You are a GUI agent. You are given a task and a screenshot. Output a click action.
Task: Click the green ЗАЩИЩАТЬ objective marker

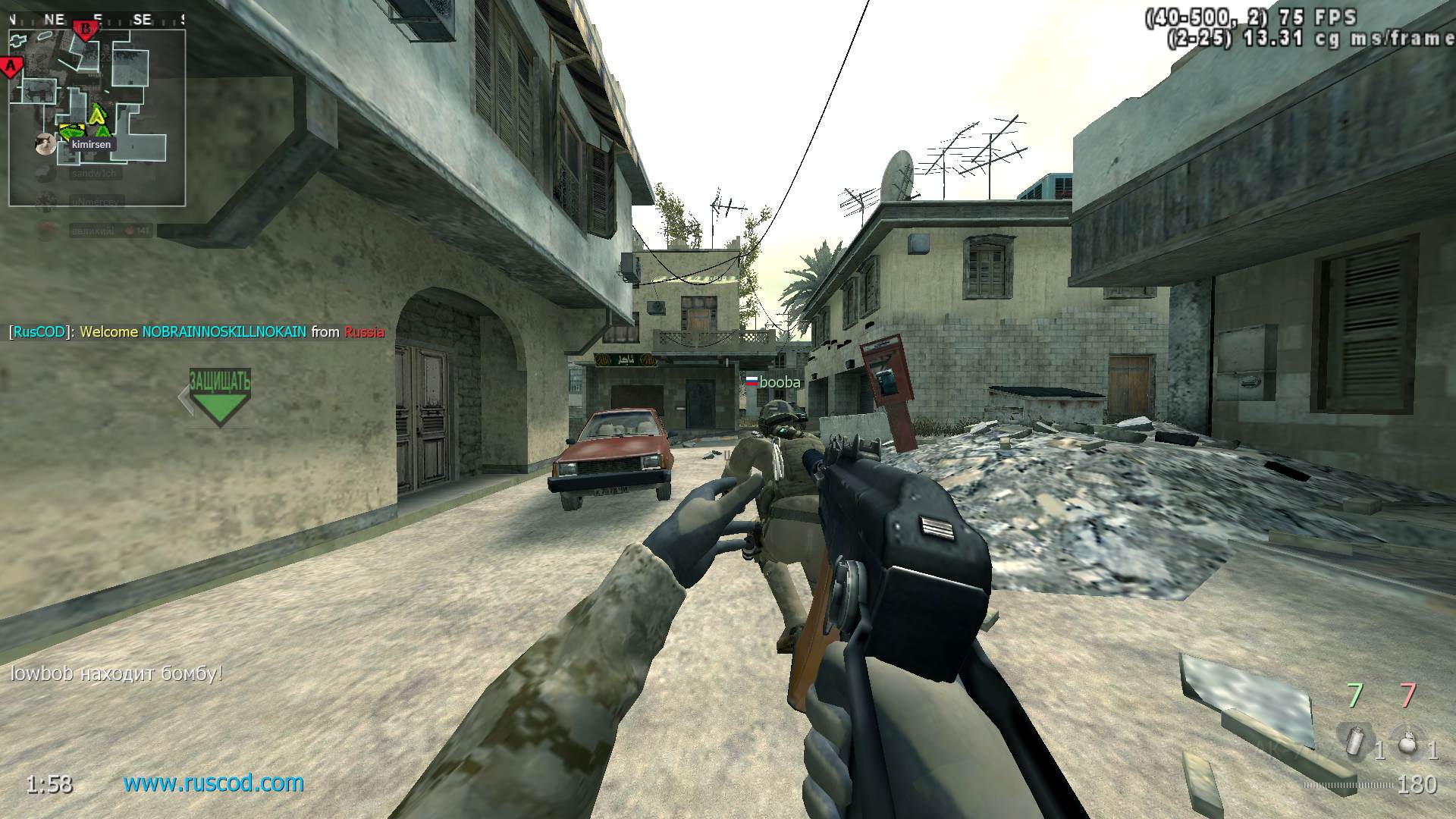(x=219, y=396)
